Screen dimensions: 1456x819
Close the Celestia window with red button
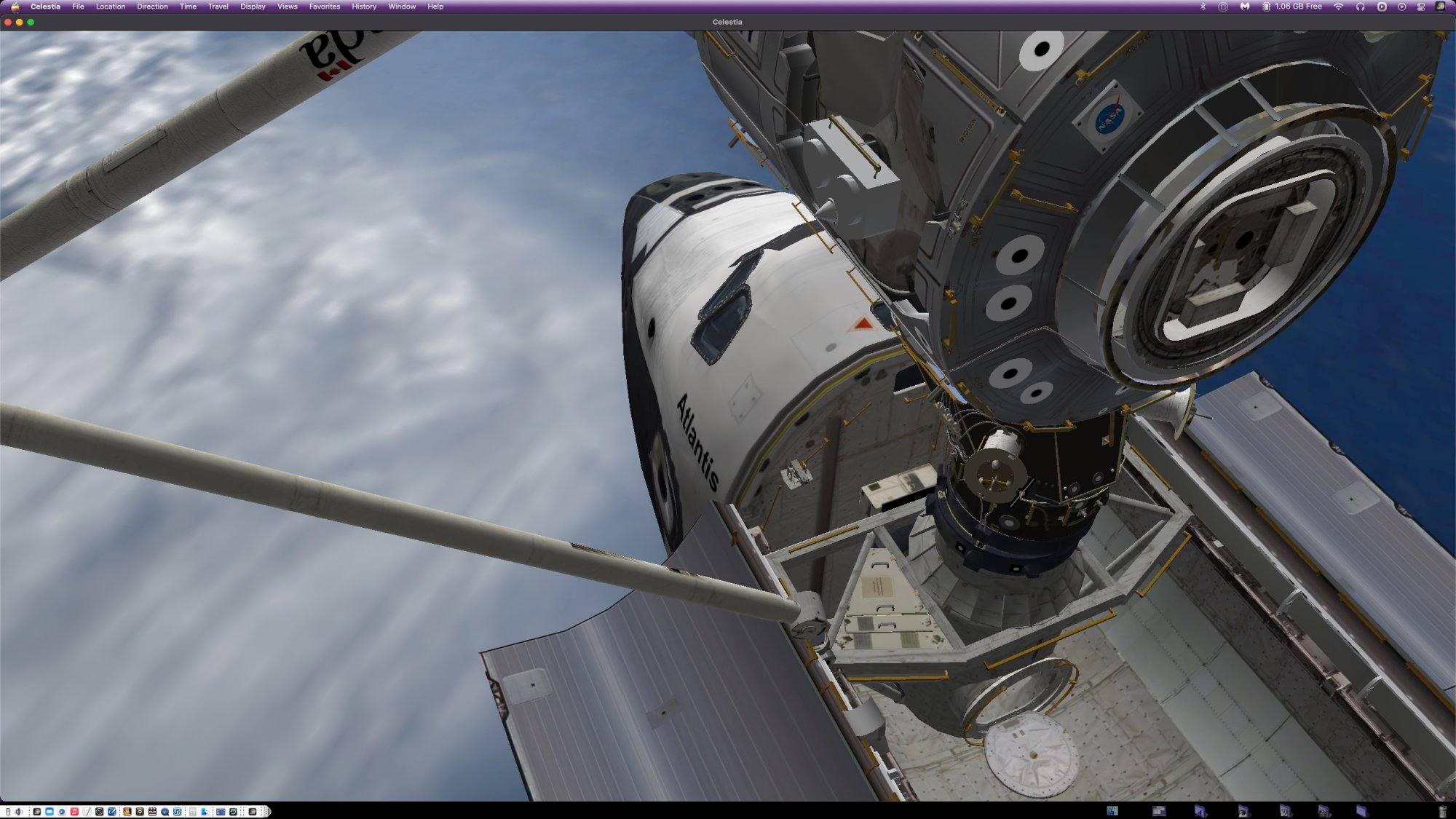click(x=8, y=23)
